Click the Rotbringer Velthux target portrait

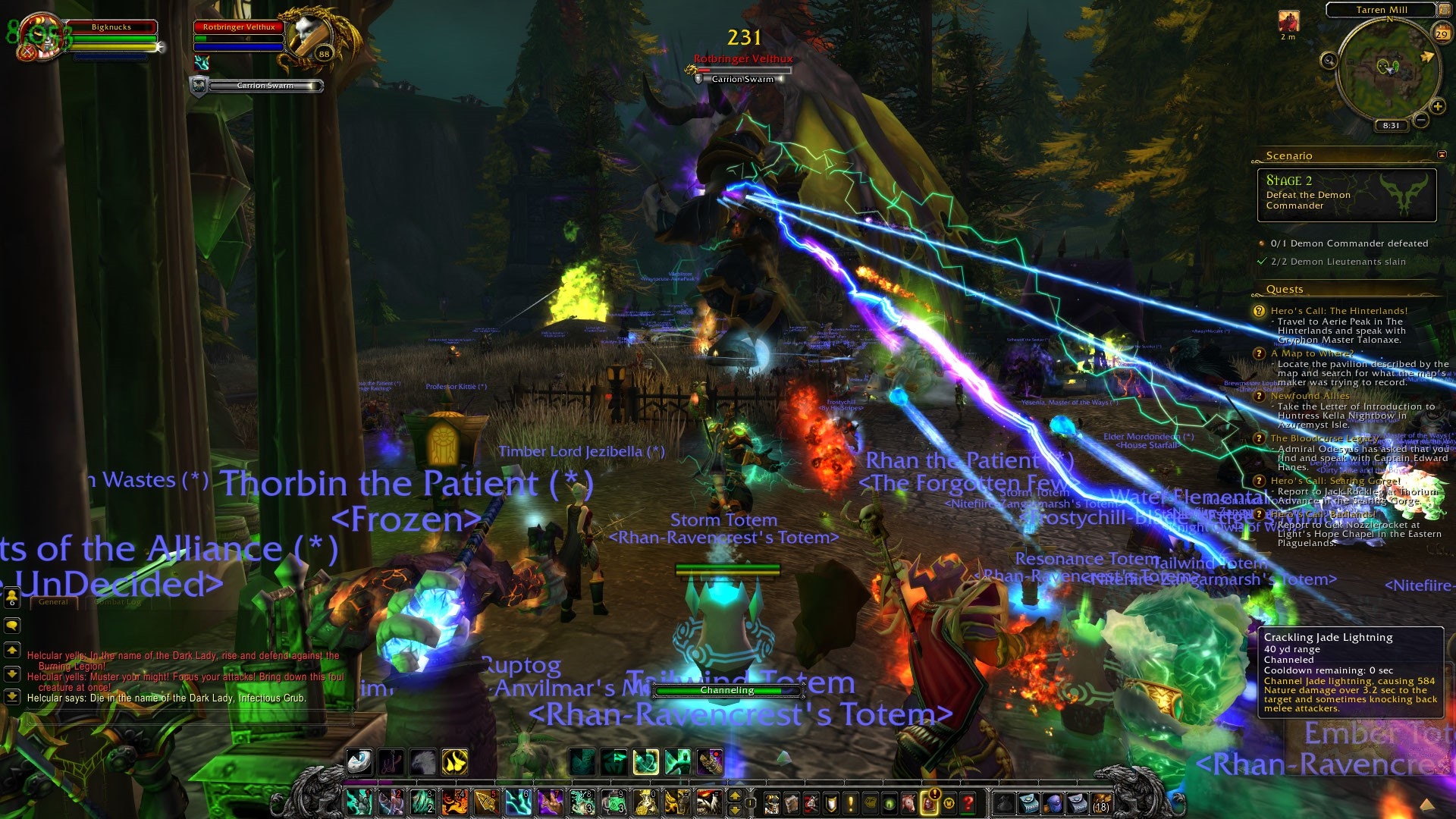tap(312, 36)
